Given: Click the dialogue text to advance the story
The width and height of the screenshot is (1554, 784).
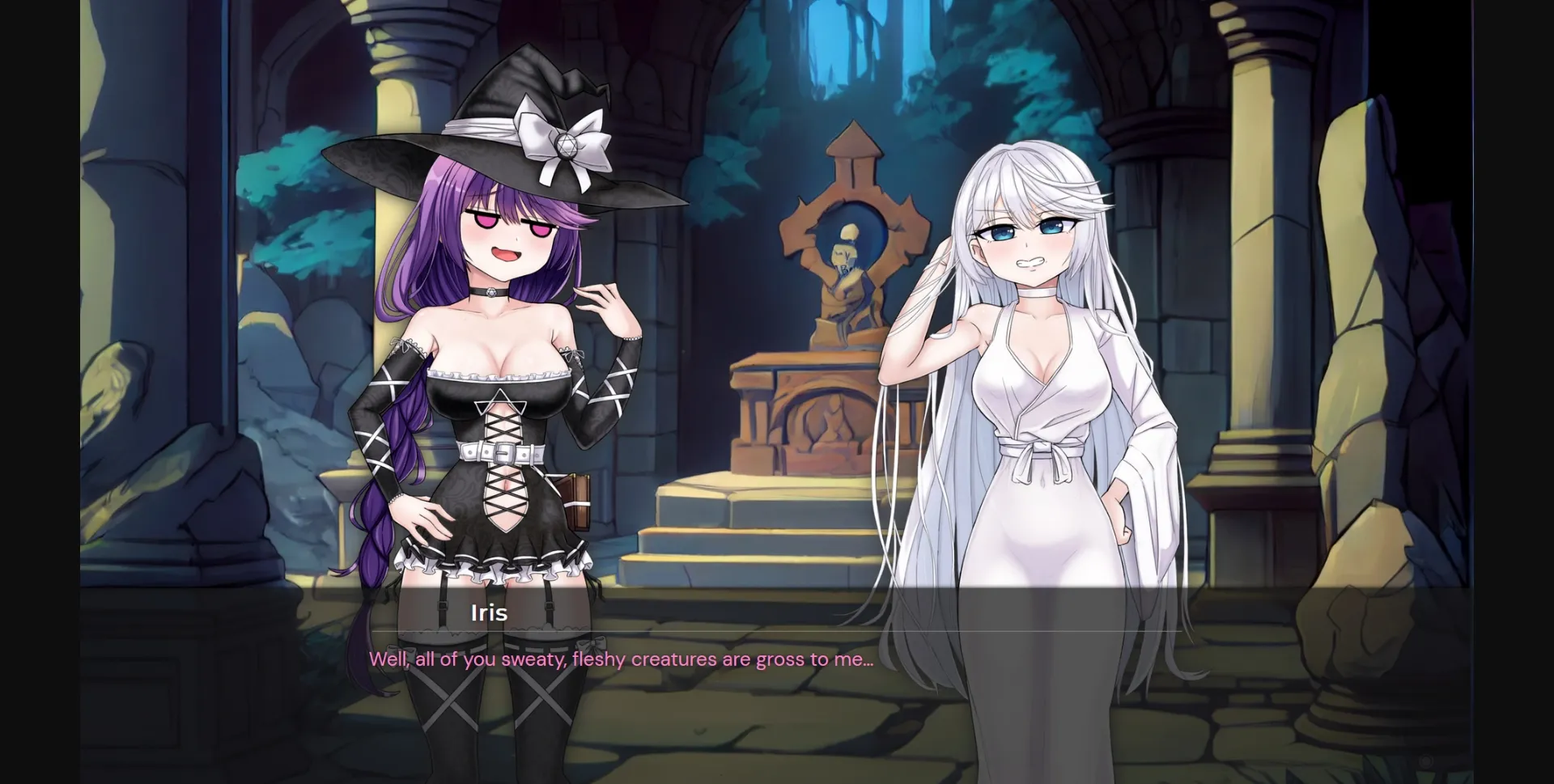Looking at the screenshot, I should (x=621, y=659).
